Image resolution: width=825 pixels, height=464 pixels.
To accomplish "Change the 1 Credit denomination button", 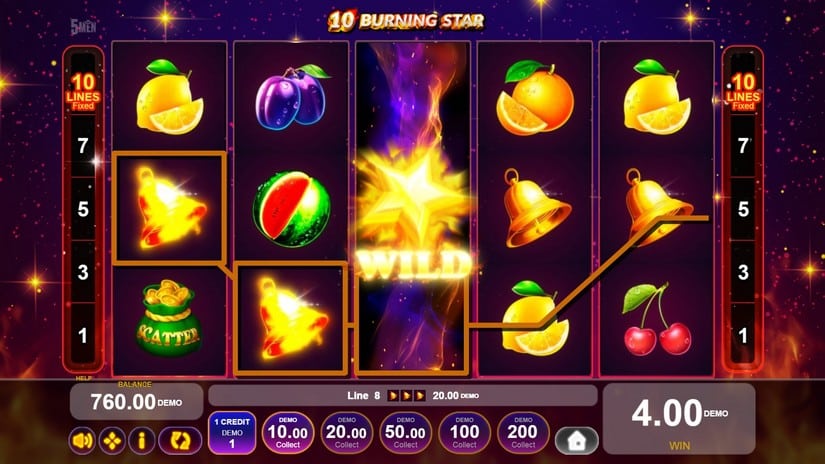I will 232,433.
